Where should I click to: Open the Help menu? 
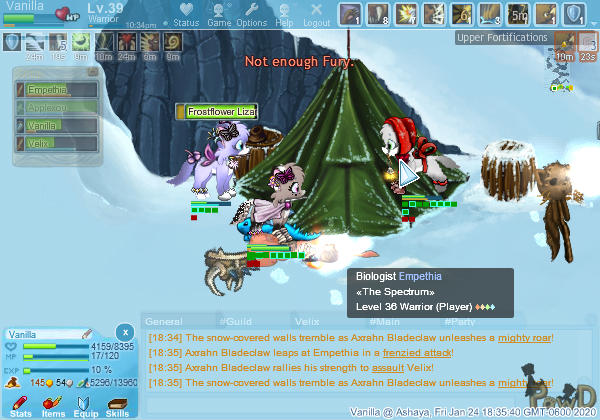(284, 15)
